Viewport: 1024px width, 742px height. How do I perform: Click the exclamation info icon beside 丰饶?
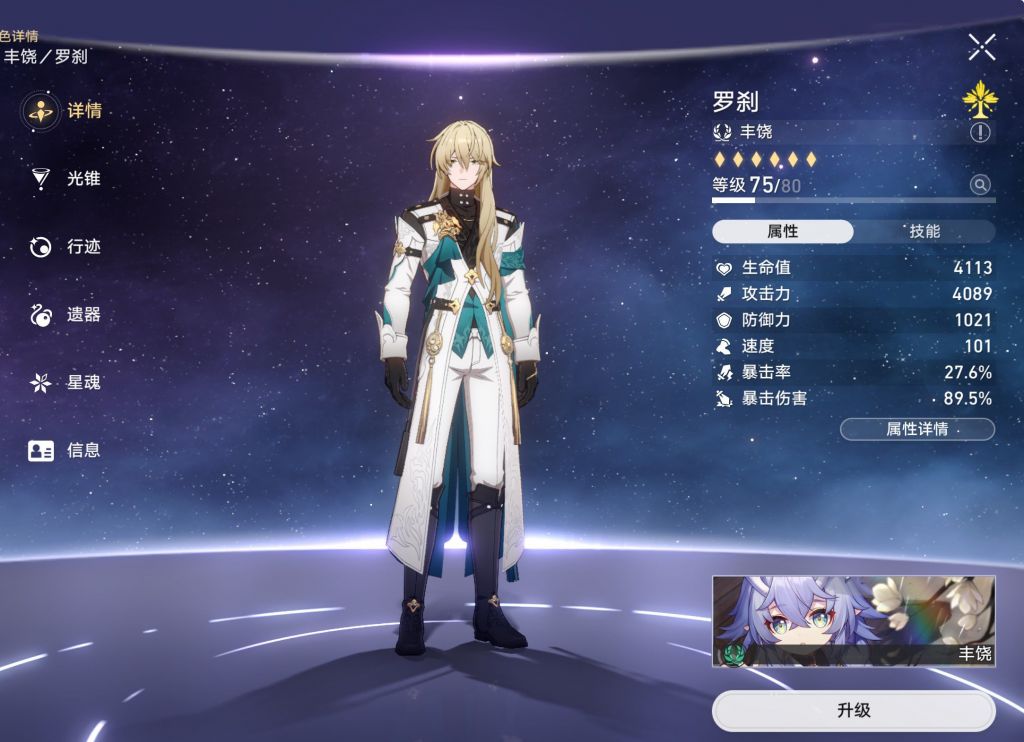[980, 132]
